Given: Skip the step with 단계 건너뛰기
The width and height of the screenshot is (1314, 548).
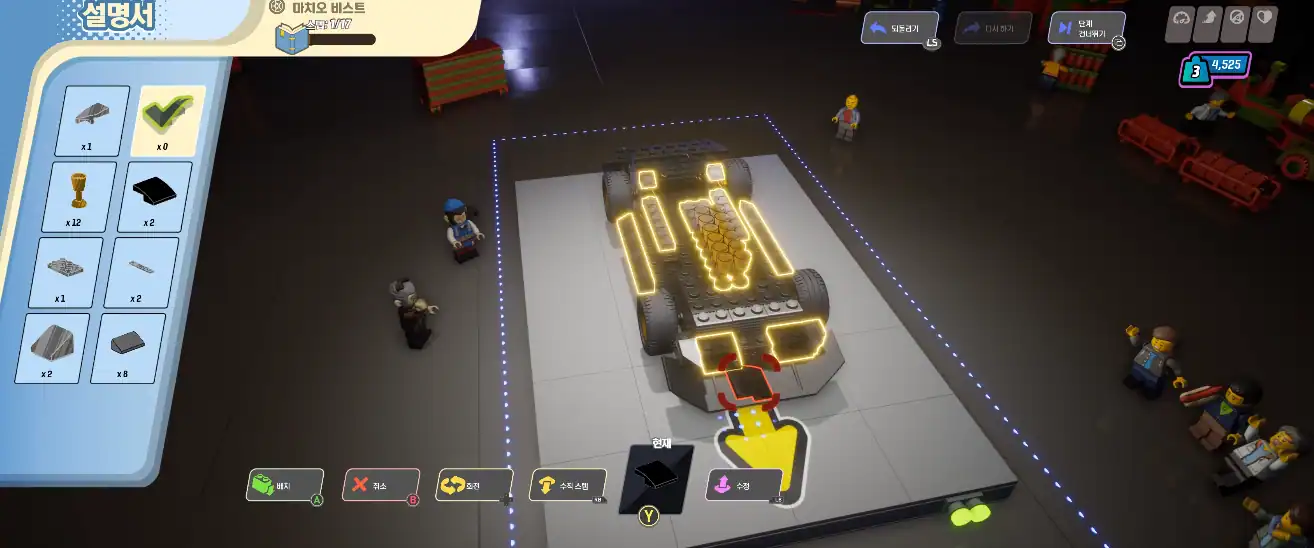Looking at the screenshot, I should tap(1085, 28).
